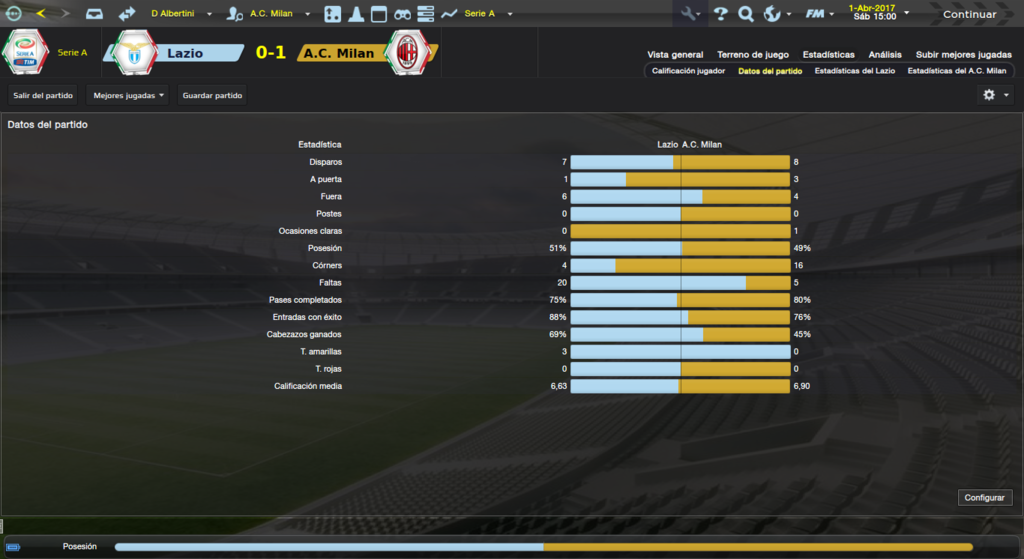Select the Datos del partido sub-tab
This screenshot has width=1024, height=559.
click(x=770, y=71)
